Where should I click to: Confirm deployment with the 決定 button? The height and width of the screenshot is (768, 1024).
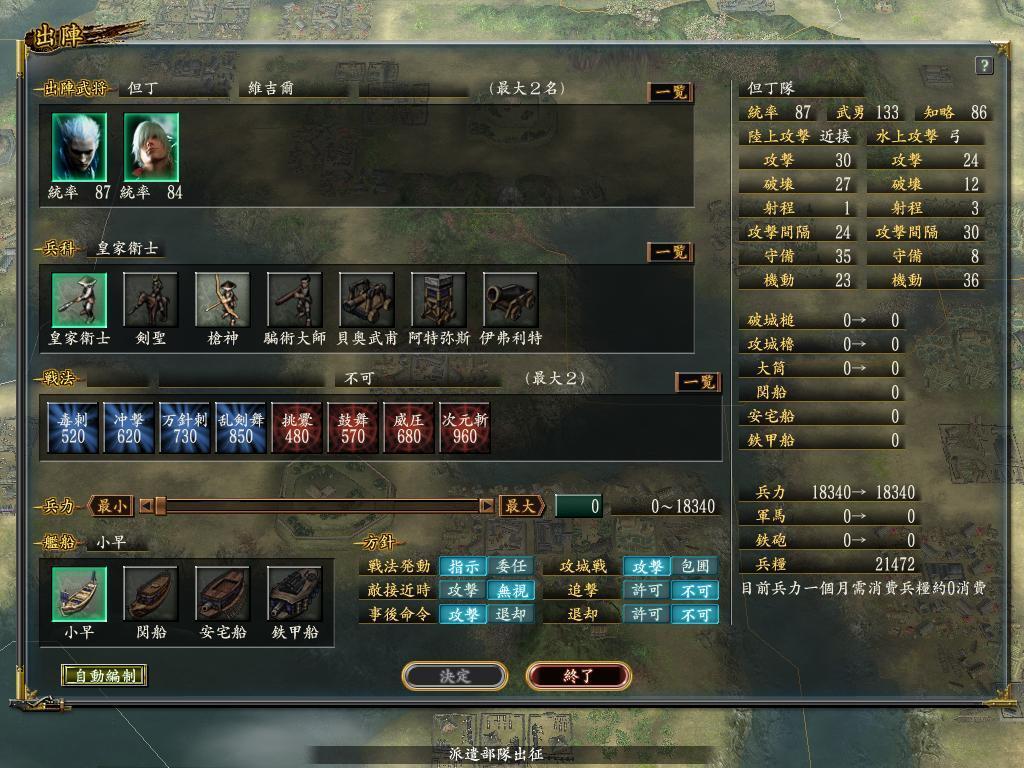pyautogui.click(x=454, y=676)
